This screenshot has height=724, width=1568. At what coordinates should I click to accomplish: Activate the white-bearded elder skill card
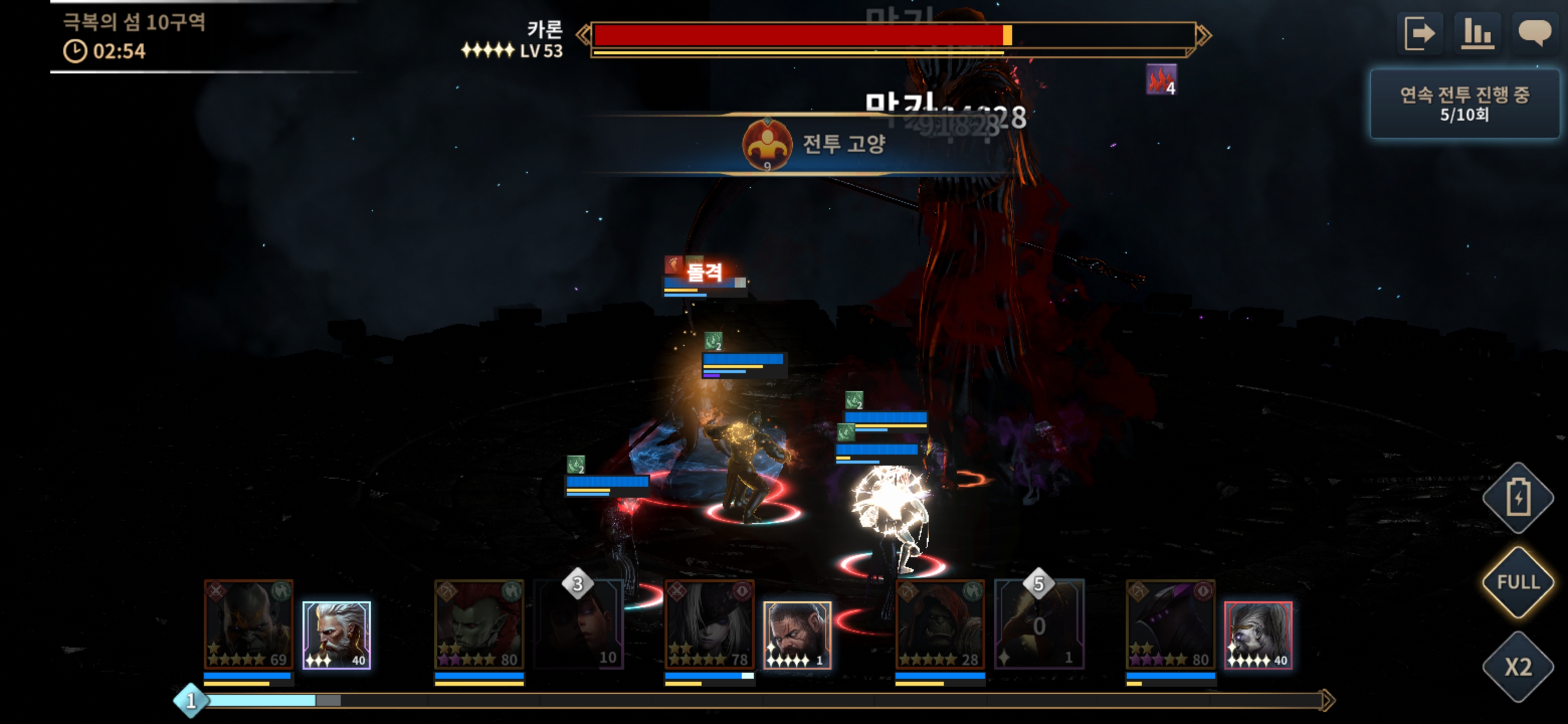pos(337,635)
